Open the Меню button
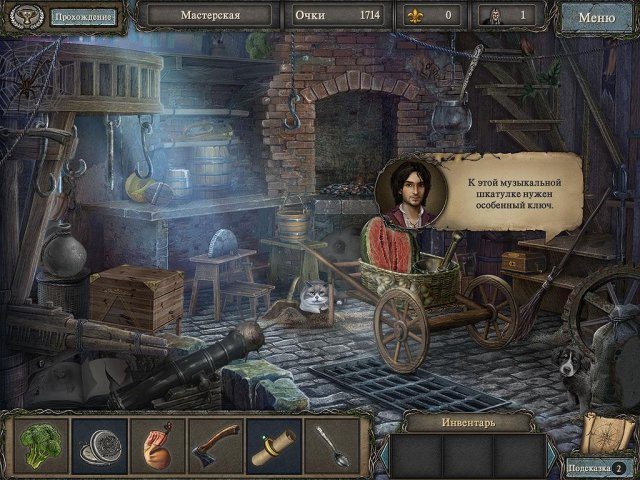This screenshot has height=480, width=640. (596, 17)
